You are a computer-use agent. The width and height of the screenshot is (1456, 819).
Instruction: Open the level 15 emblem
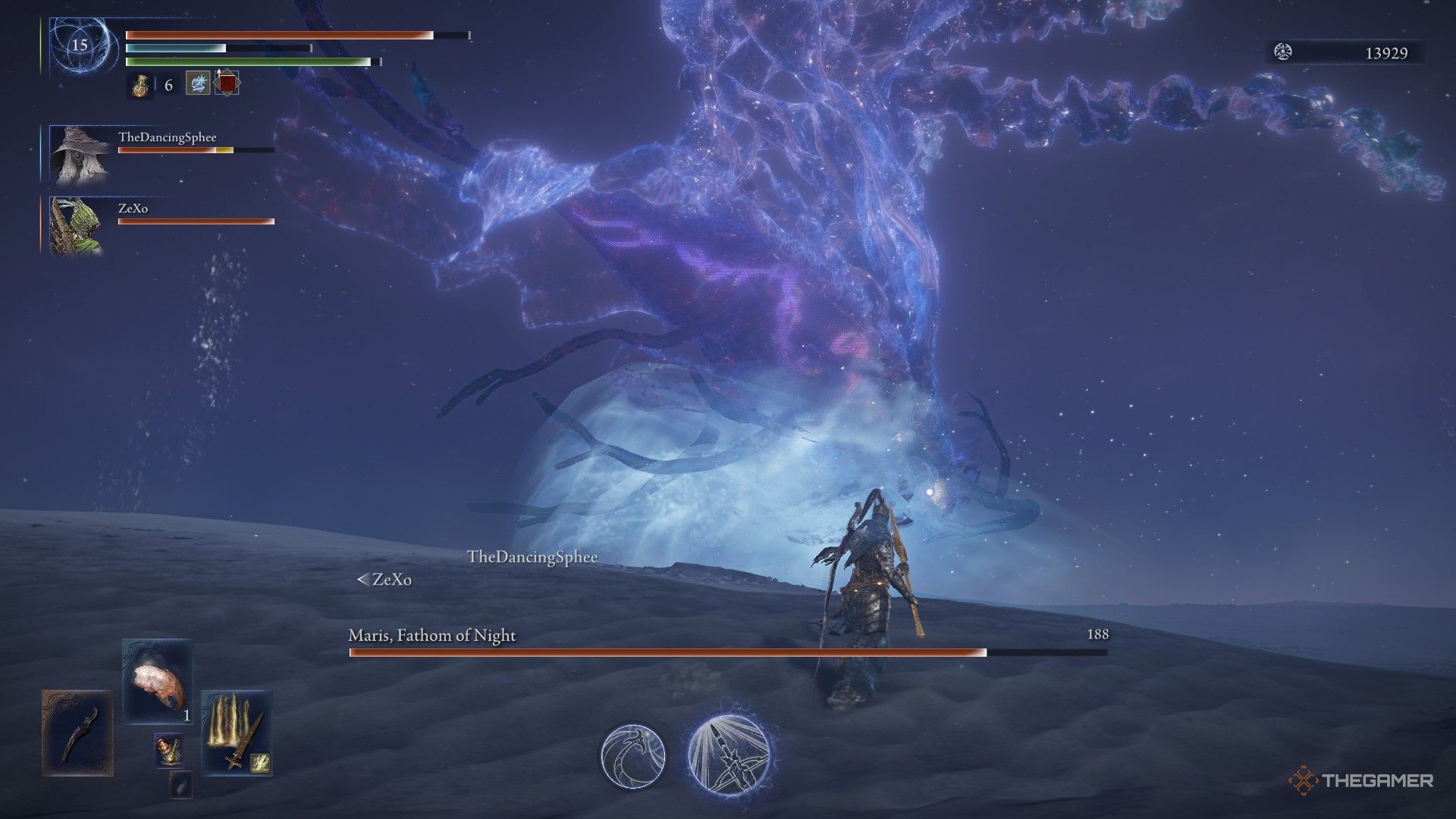80,45
